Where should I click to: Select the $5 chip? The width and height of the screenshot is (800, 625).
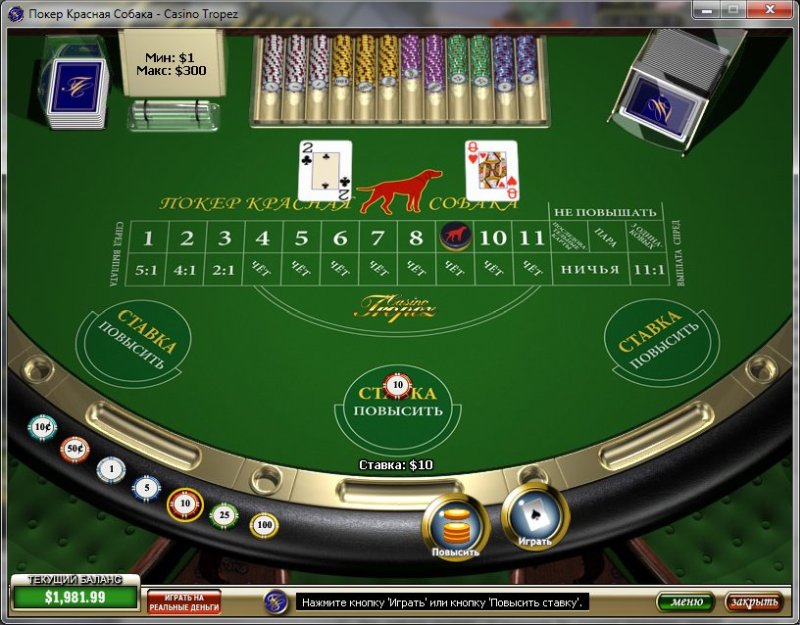pyautogui.click(x=147, y=488)
